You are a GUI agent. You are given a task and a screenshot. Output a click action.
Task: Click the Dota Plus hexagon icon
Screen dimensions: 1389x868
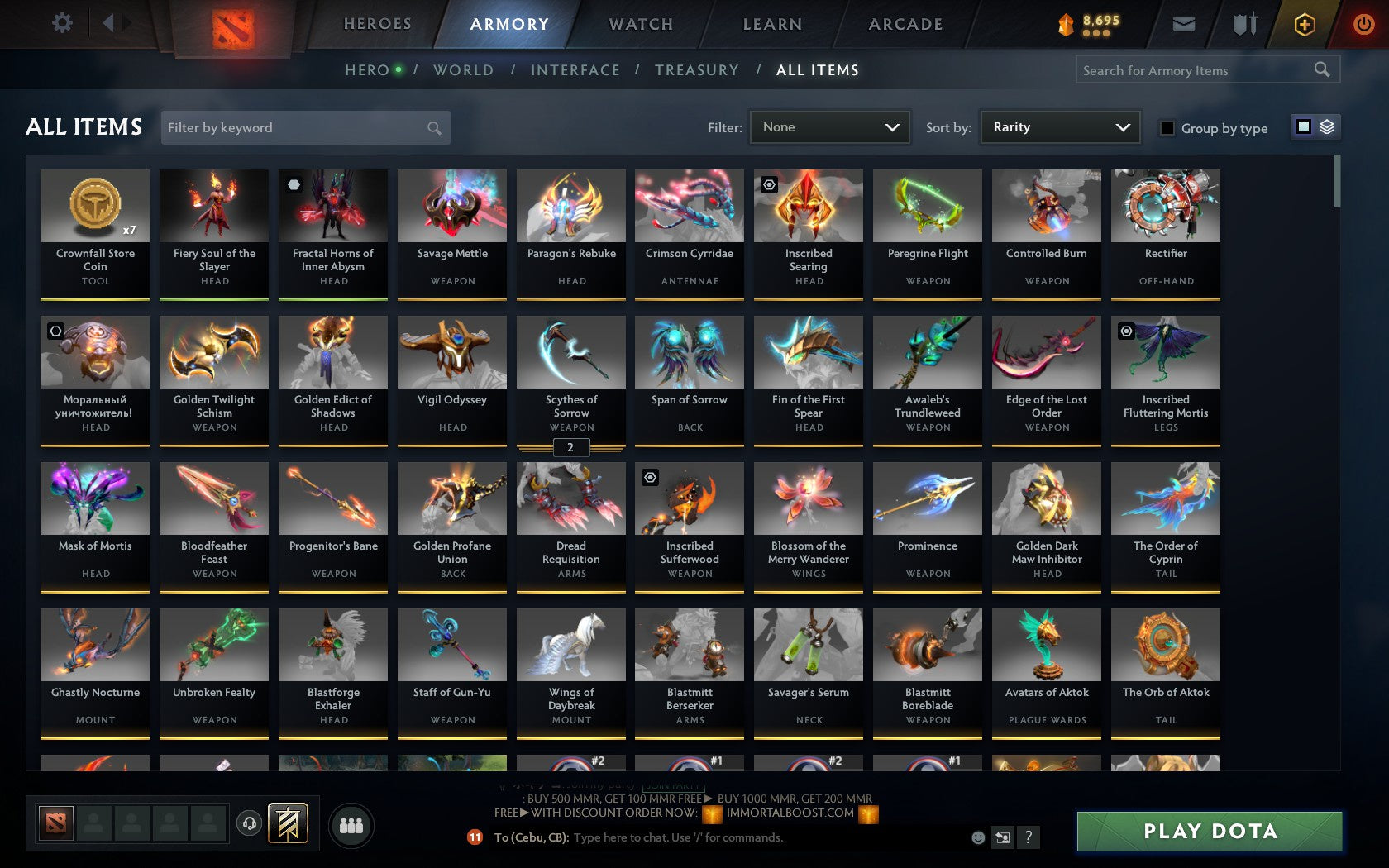pos(1305,24)
